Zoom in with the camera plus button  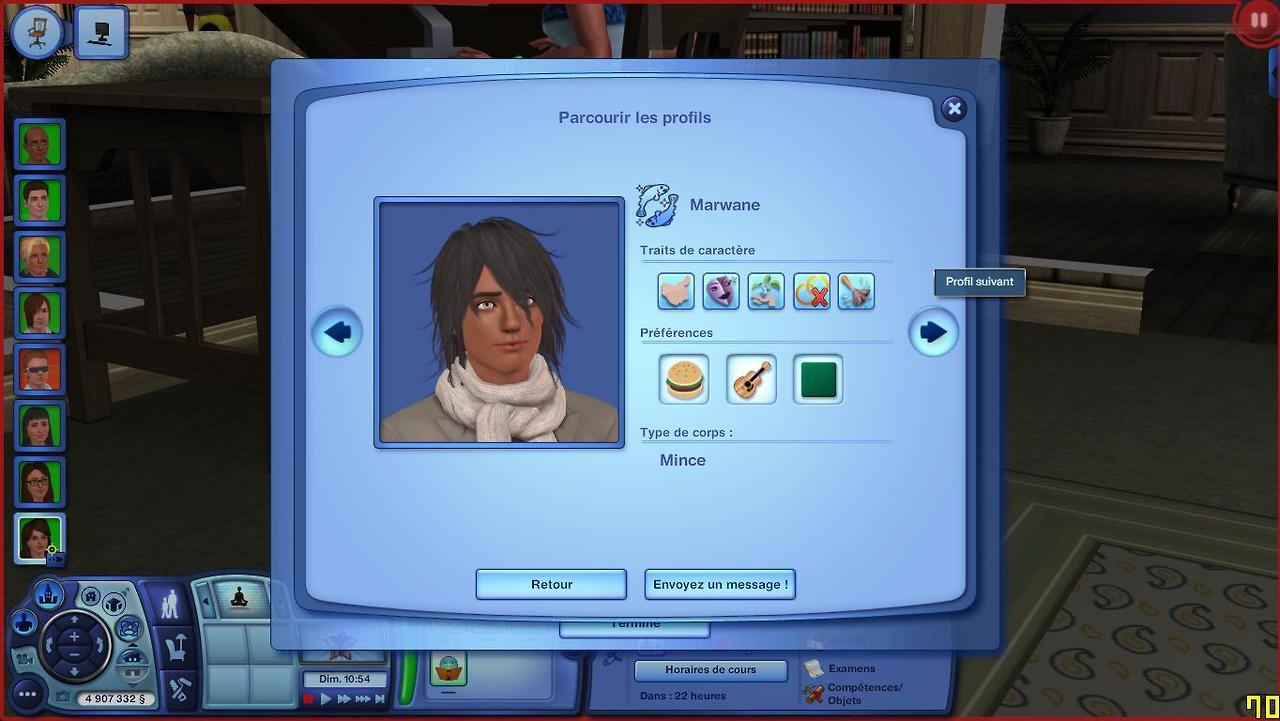click(74, 636)
